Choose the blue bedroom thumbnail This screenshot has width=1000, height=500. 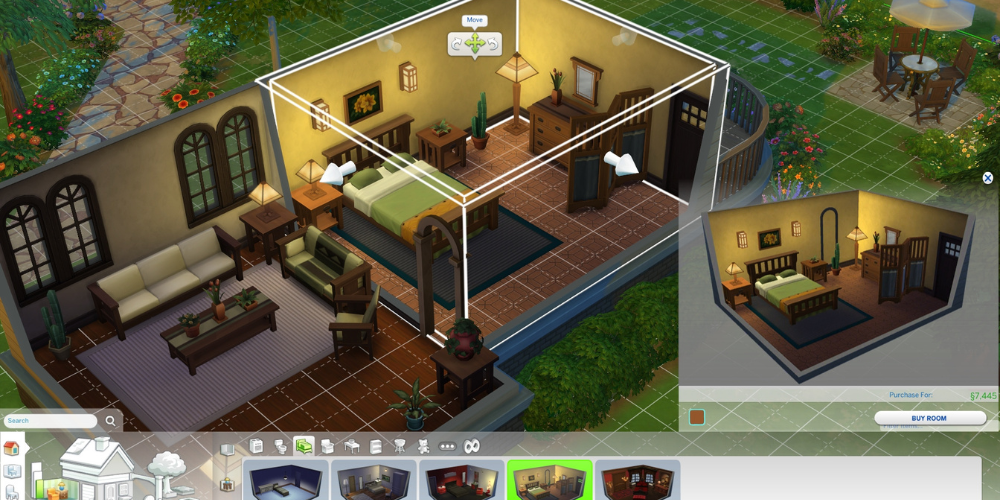tap(287, 480)
